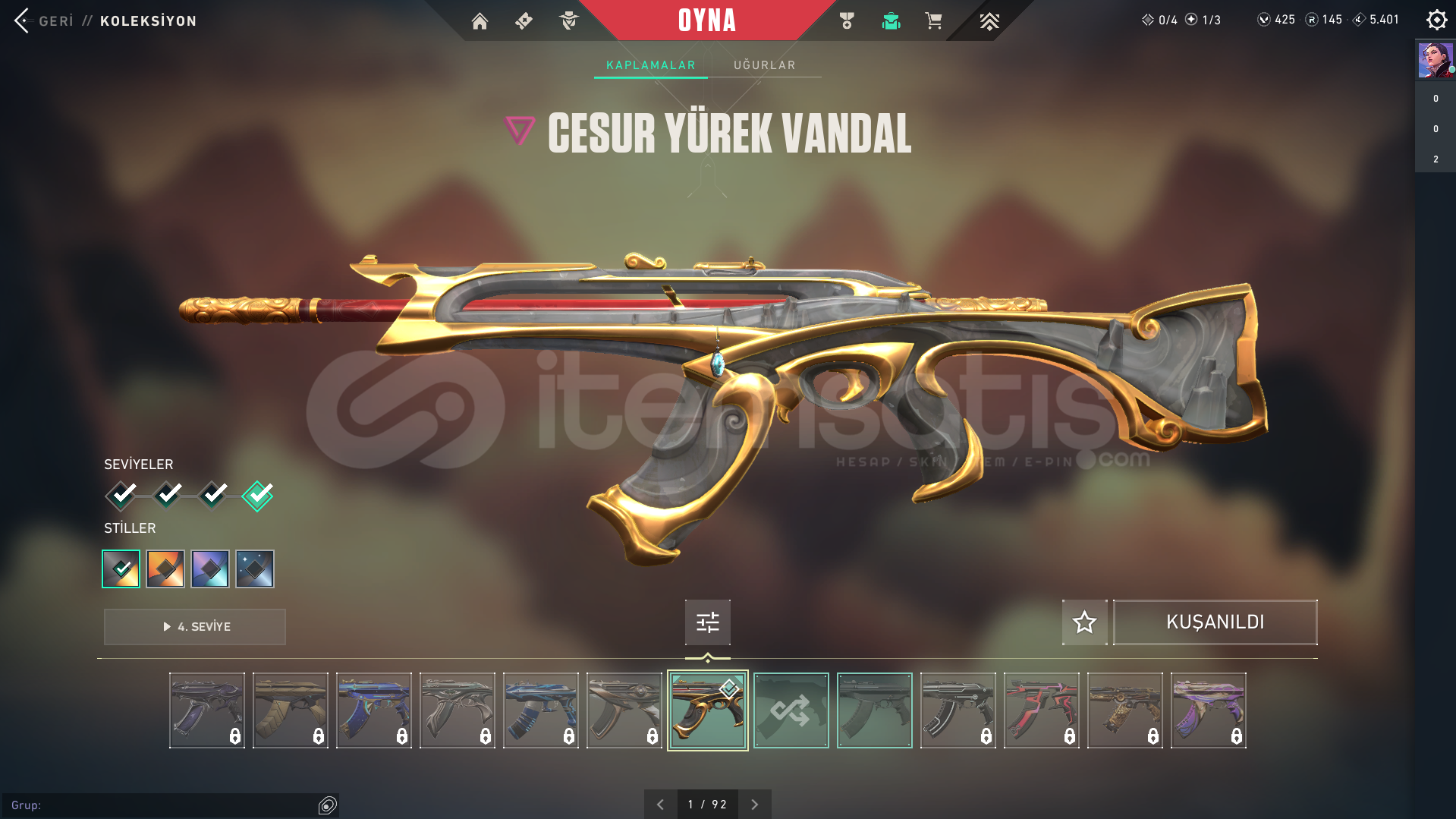Open the Career medals icon
This screenshot has height=819, width=1456.
click(848, 20)
